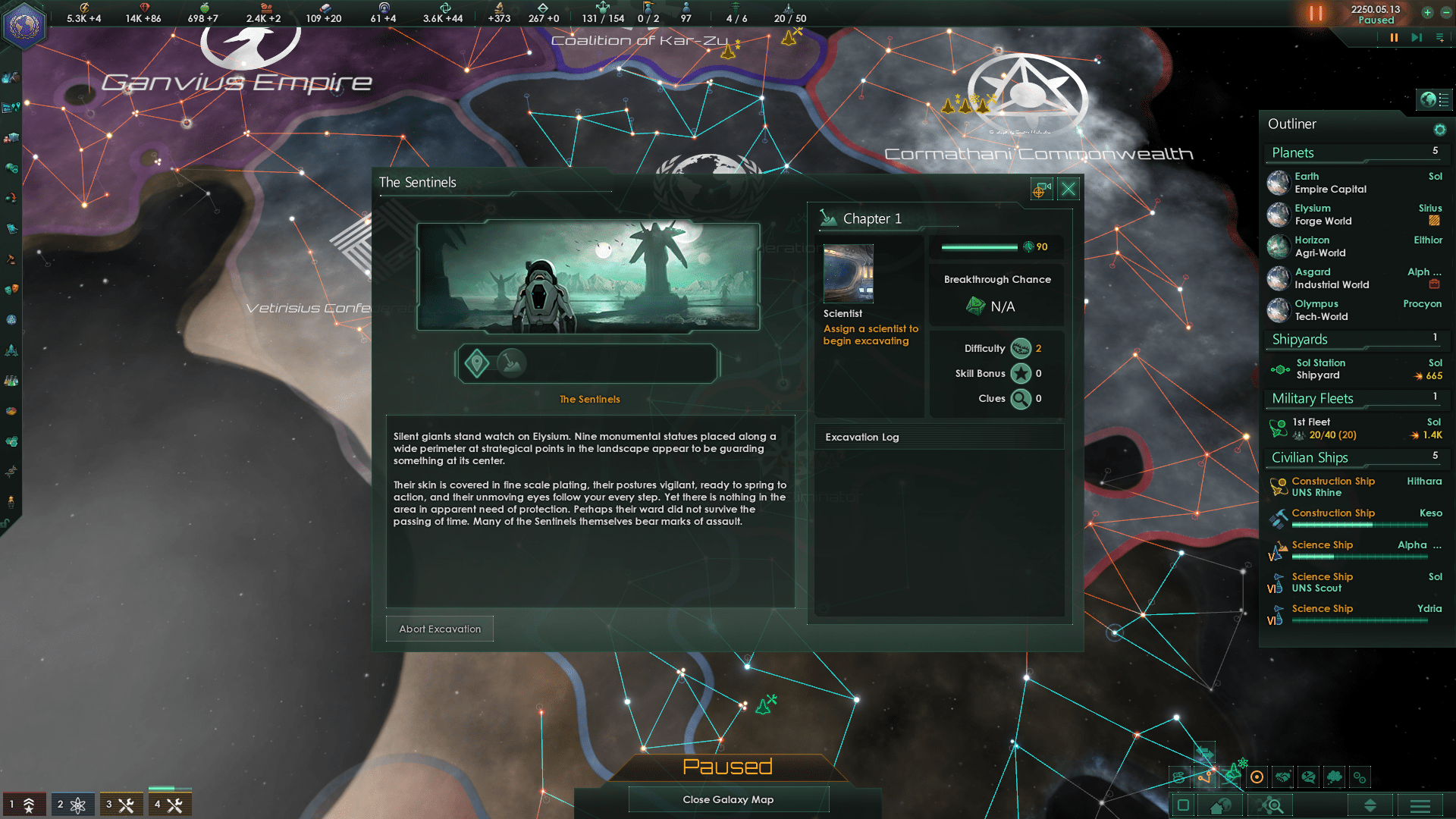Click the locate-on-map icon beside Sentinels close button
The width and height of the screenshot is (1456, 819).
(1040, 189)
